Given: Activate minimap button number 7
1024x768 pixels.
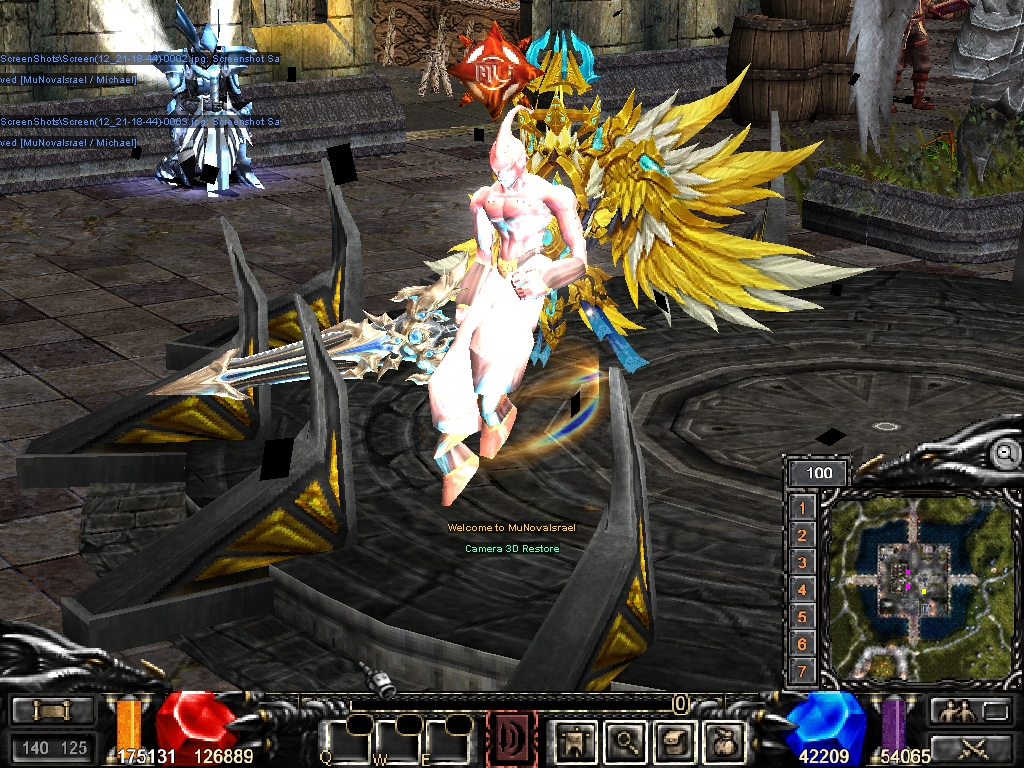Looking at the screenshot, I should (802, 670).
